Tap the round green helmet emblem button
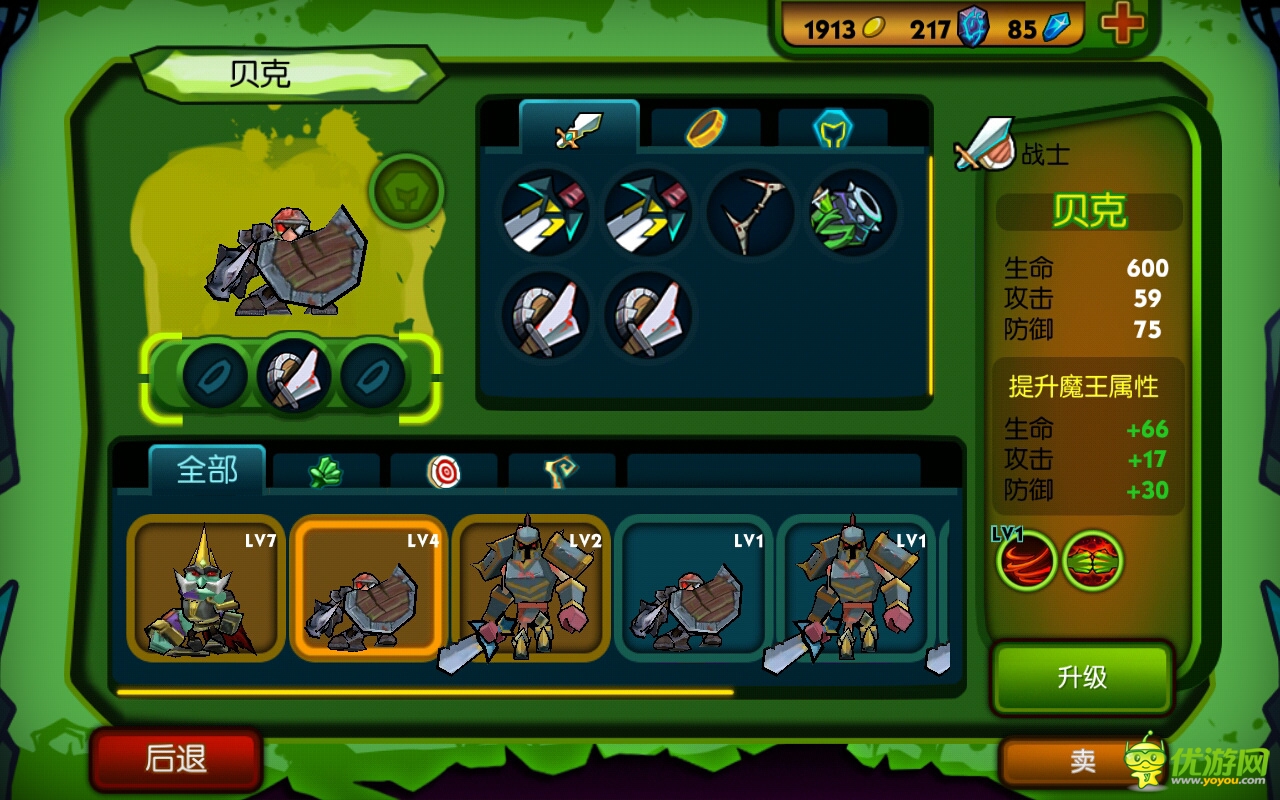This screenshot has width=1280, height=800. point(407,190)
